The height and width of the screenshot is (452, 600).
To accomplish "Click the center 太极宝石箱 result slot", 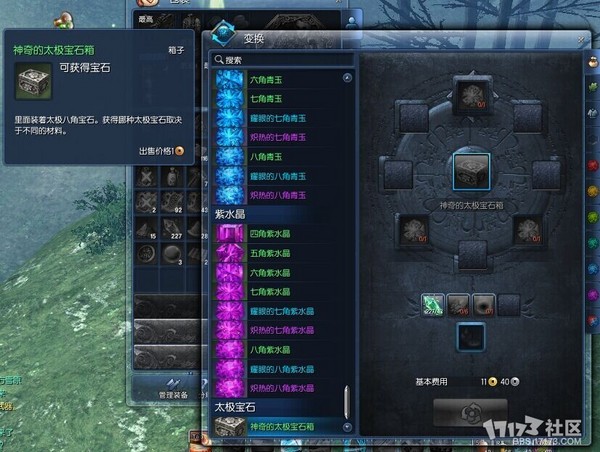I will 472,170.
